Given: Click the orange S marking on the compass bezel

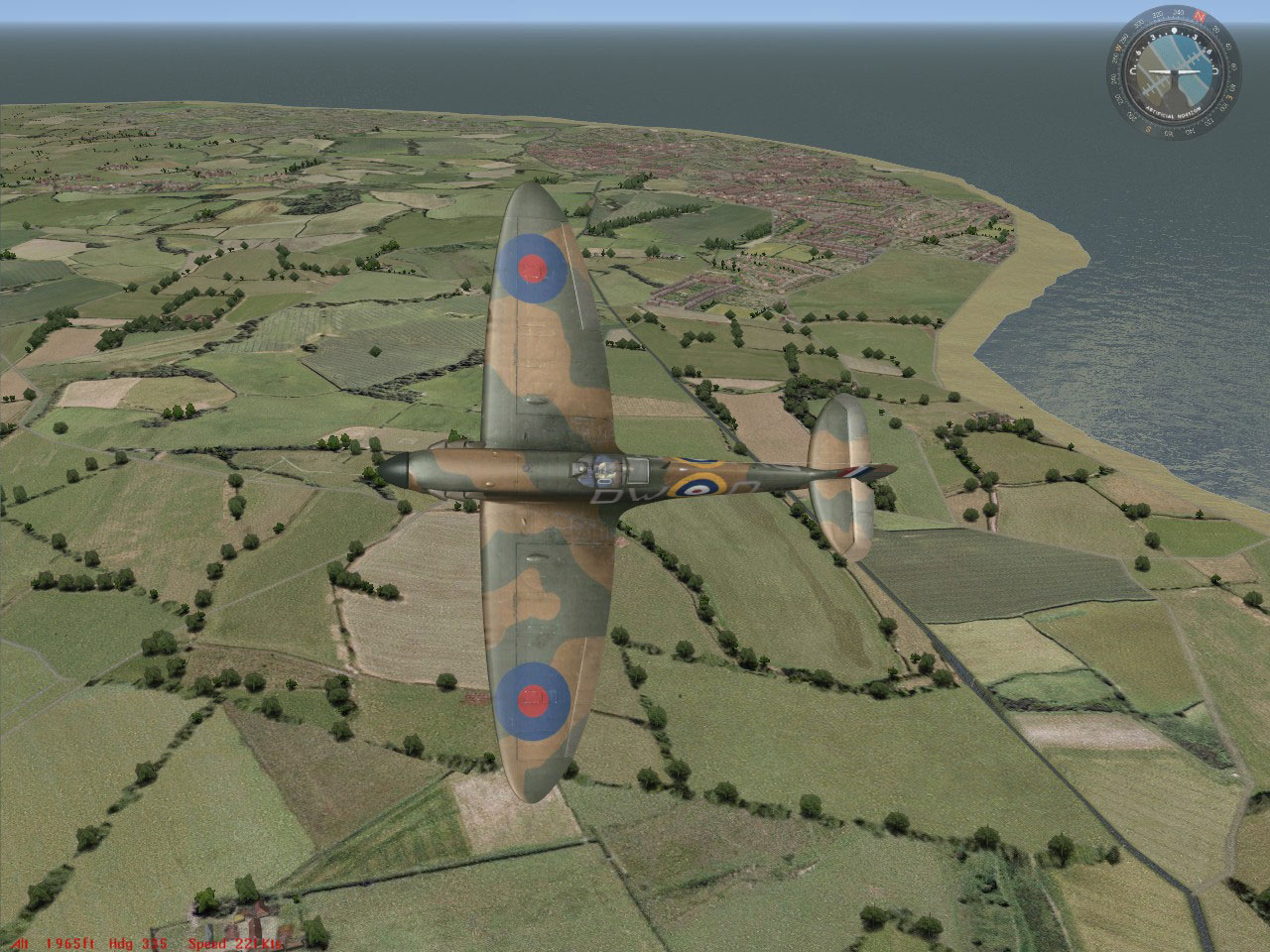Looking at the screenshot, I should pos(1148,129).
